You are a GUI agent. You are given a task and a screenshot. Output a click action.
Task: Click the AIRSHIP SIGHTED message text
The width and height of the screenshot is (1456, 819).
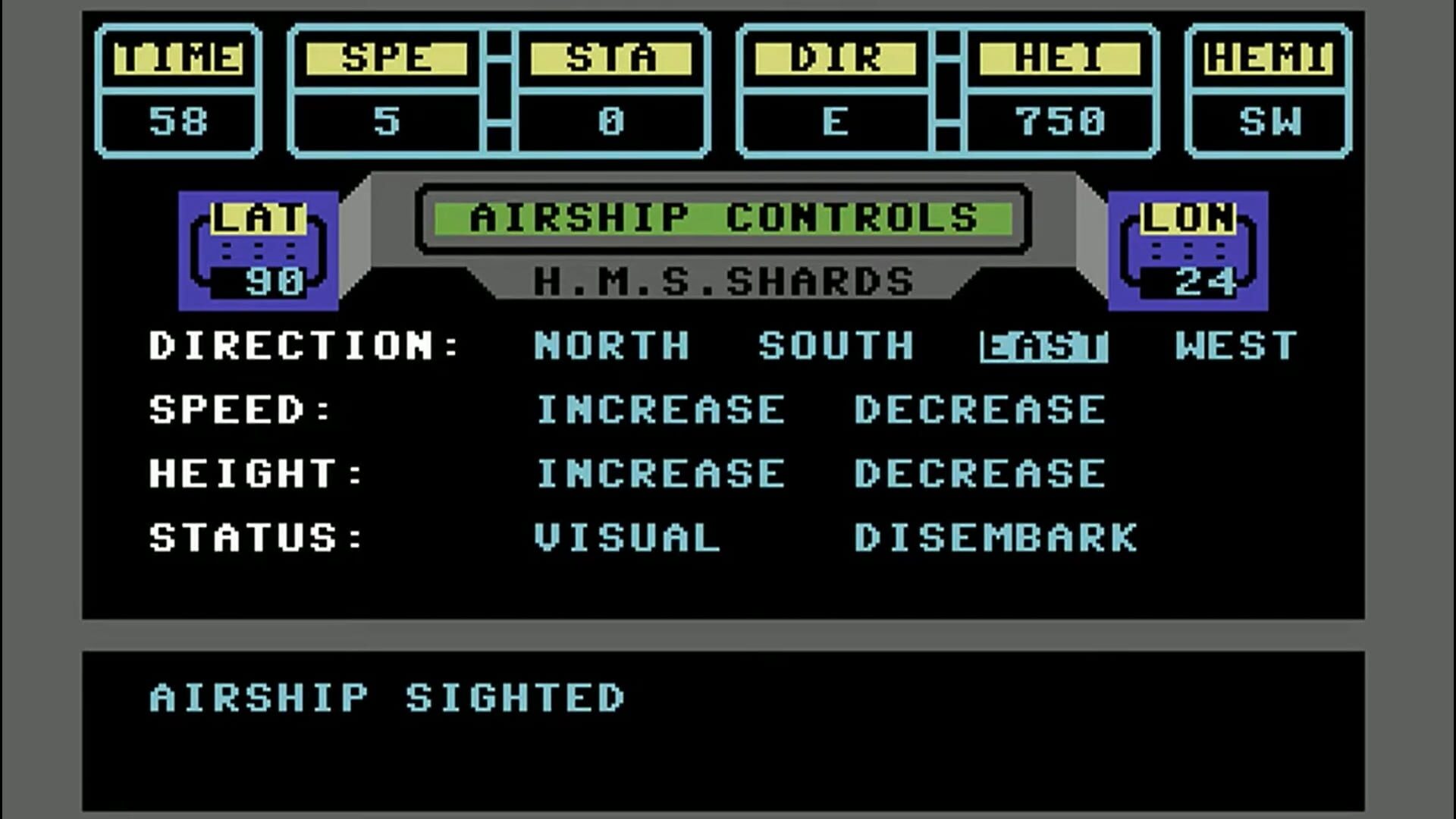point(387,696)
